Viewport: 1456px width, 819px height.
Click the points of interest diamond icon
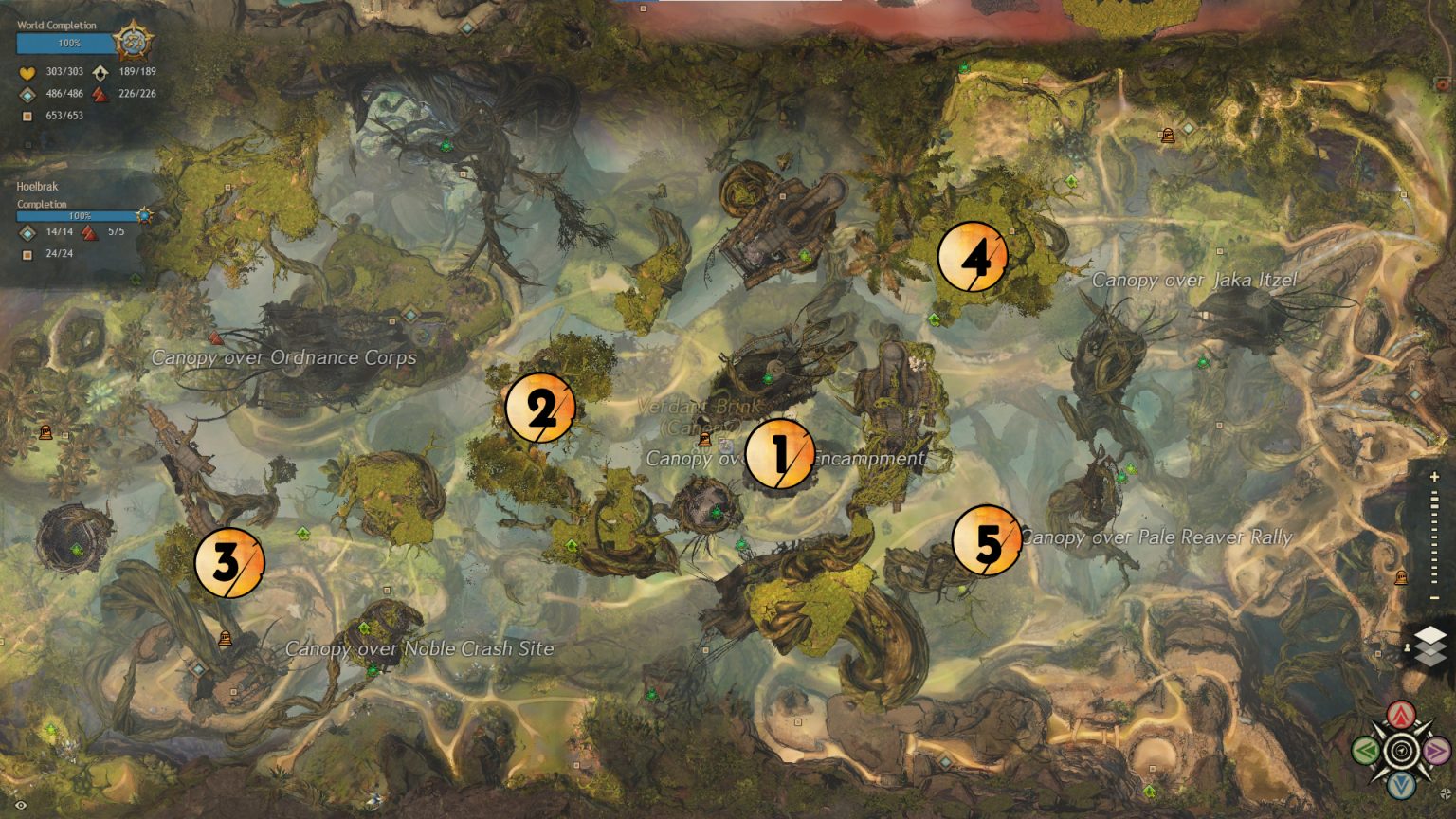(26, 93)
